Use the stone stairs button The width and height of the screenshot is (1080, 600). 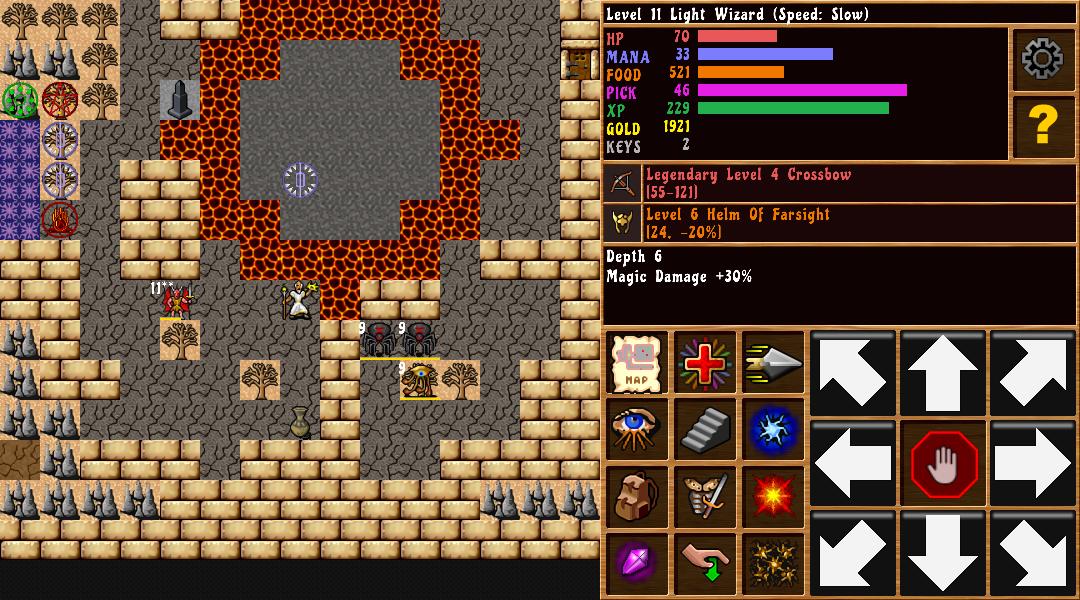(705, 429)
